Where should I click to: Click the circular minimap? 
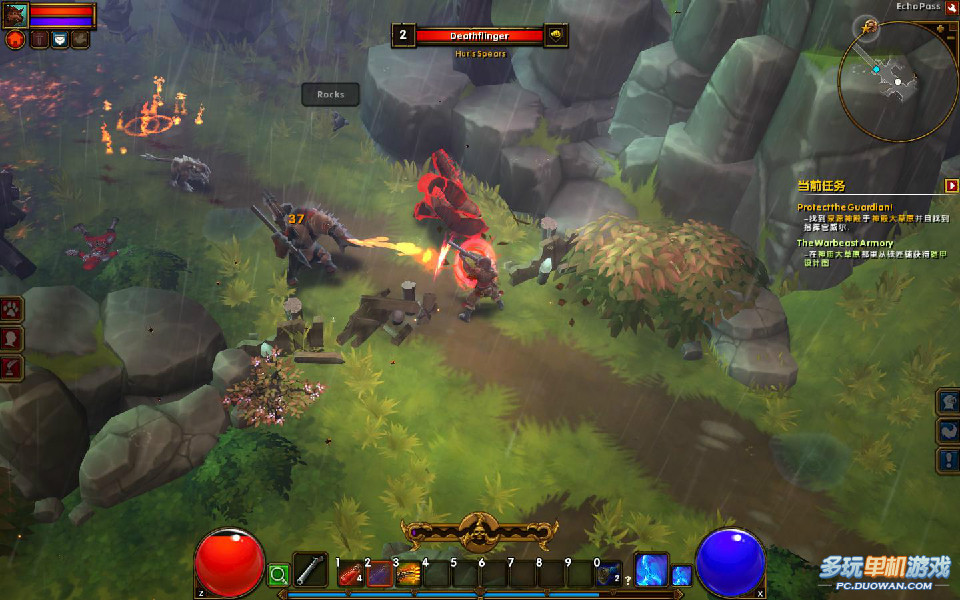tap(898, 82)
